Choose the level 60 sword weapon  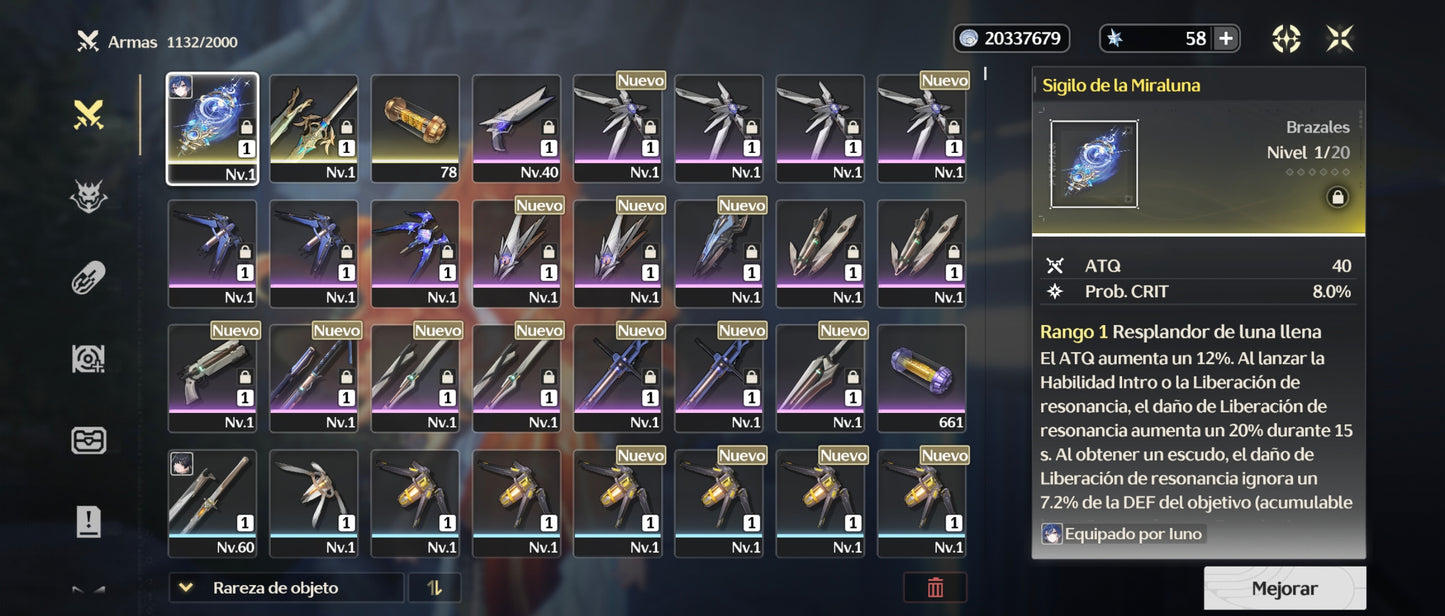[x=212, y=503]
